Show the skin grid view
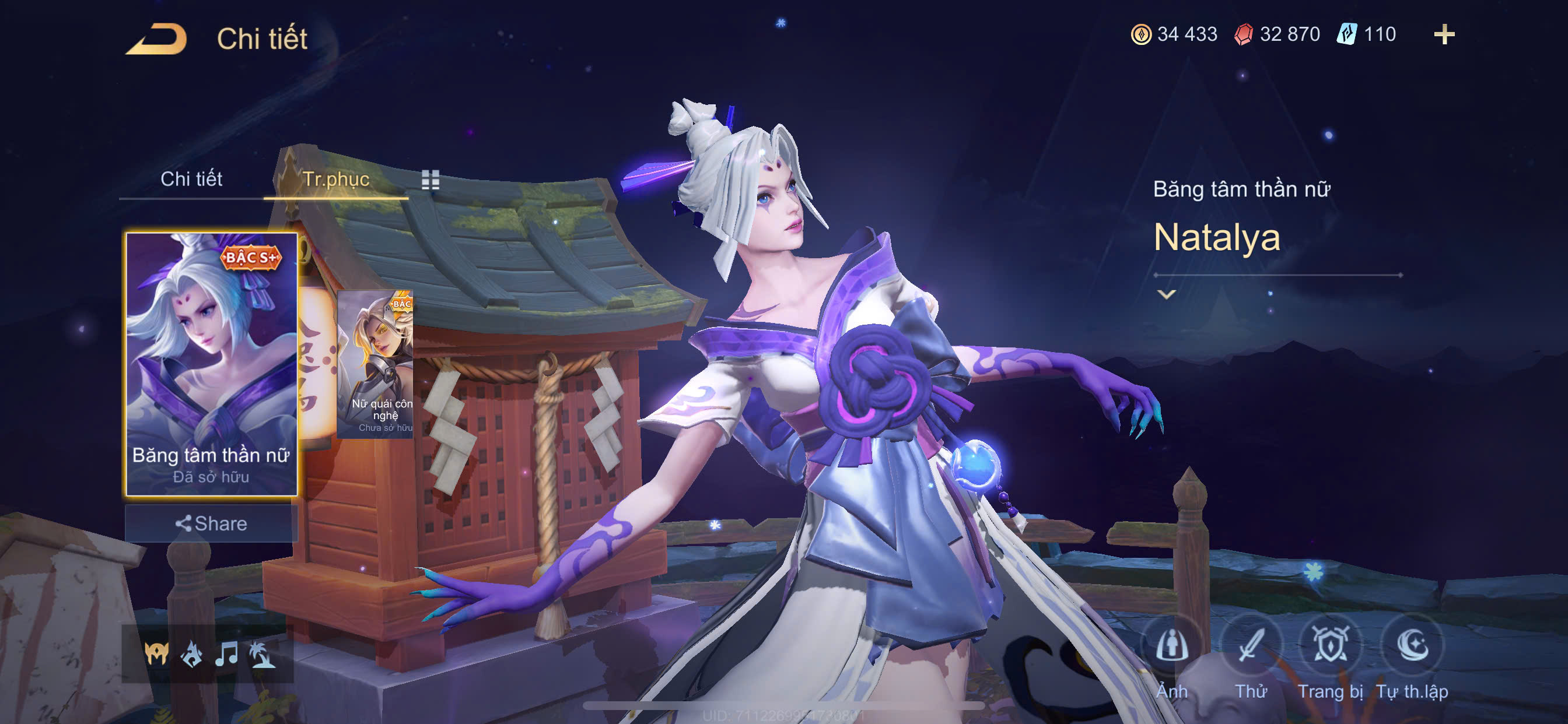 point(430,180)
